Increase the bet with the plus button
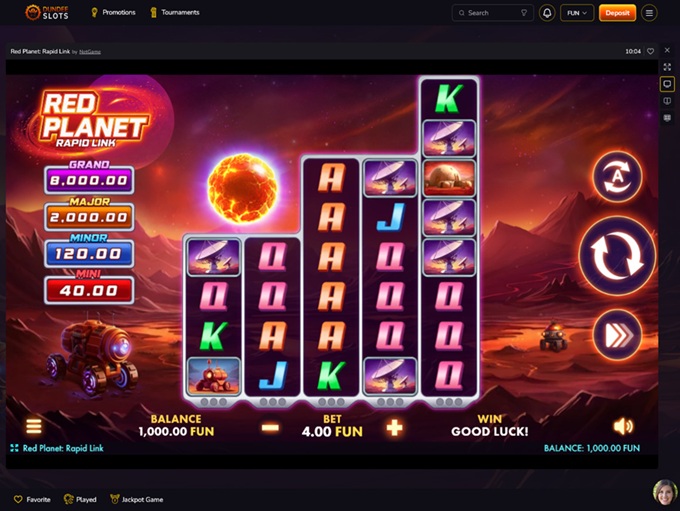The image size is (680, 511). [395, 428]
